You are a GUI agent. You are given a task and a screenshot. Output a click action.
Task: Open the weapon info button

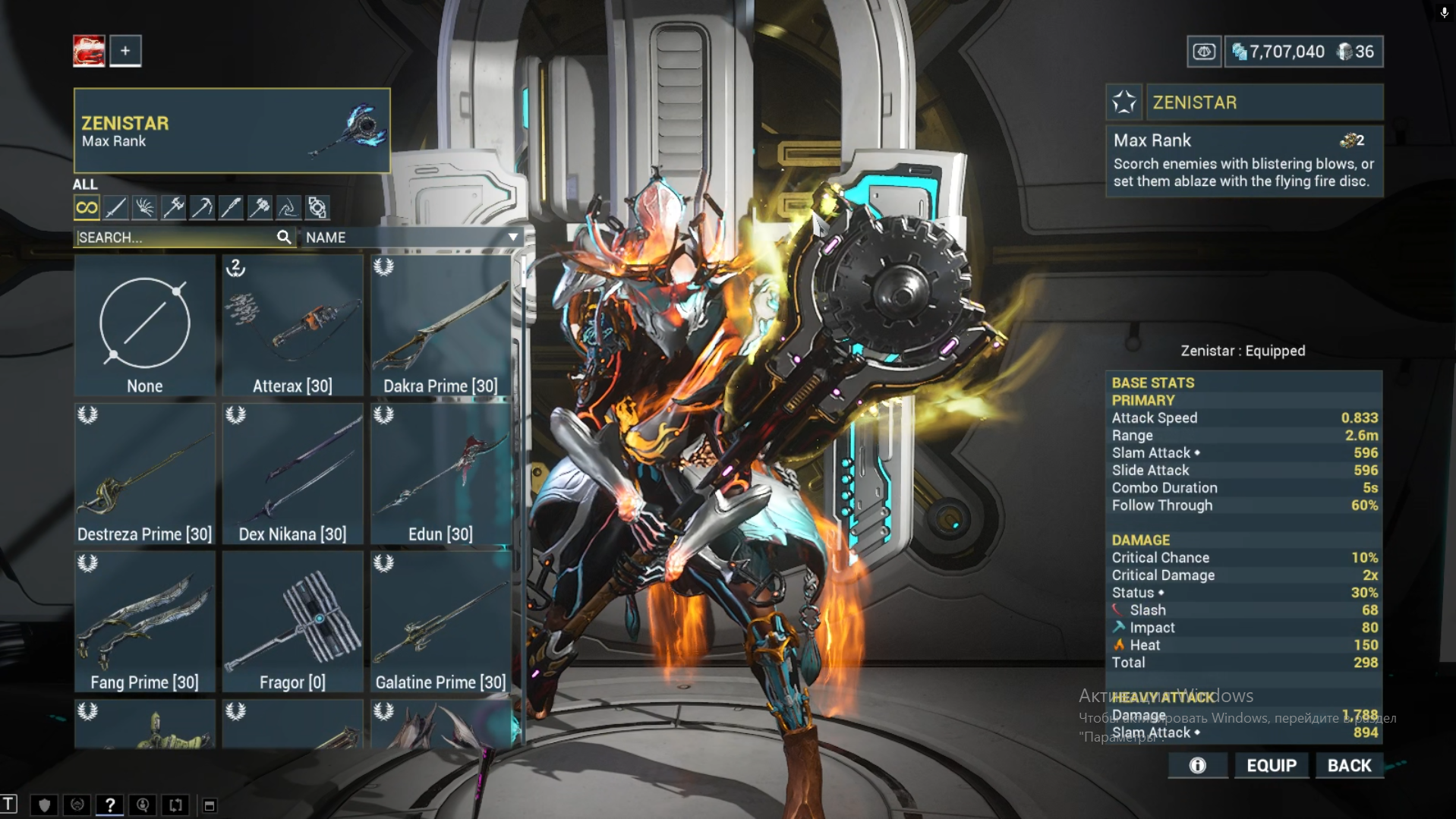point(1197,765)
